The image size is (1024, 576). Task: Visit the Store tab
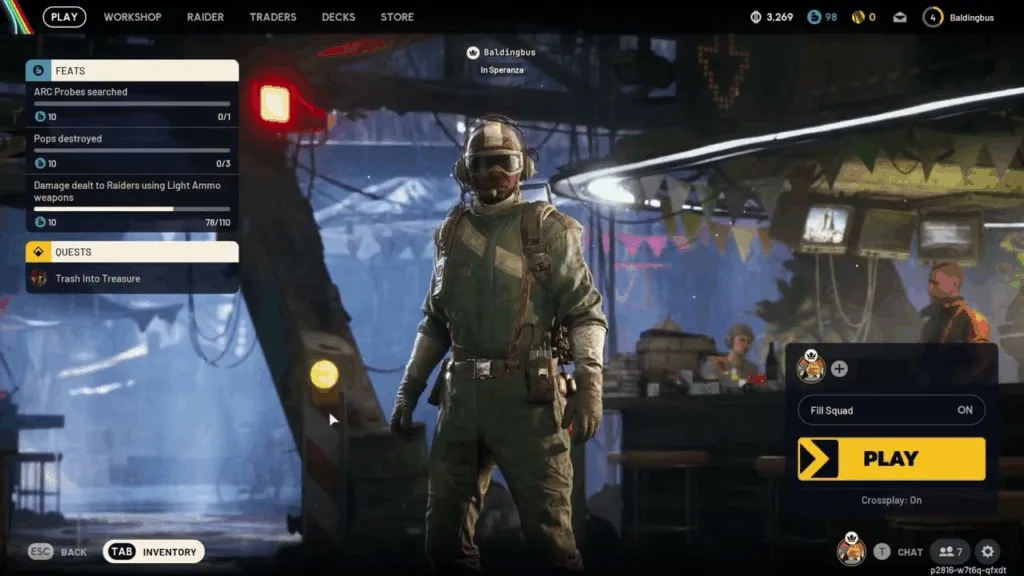click(x=397, y=17)
